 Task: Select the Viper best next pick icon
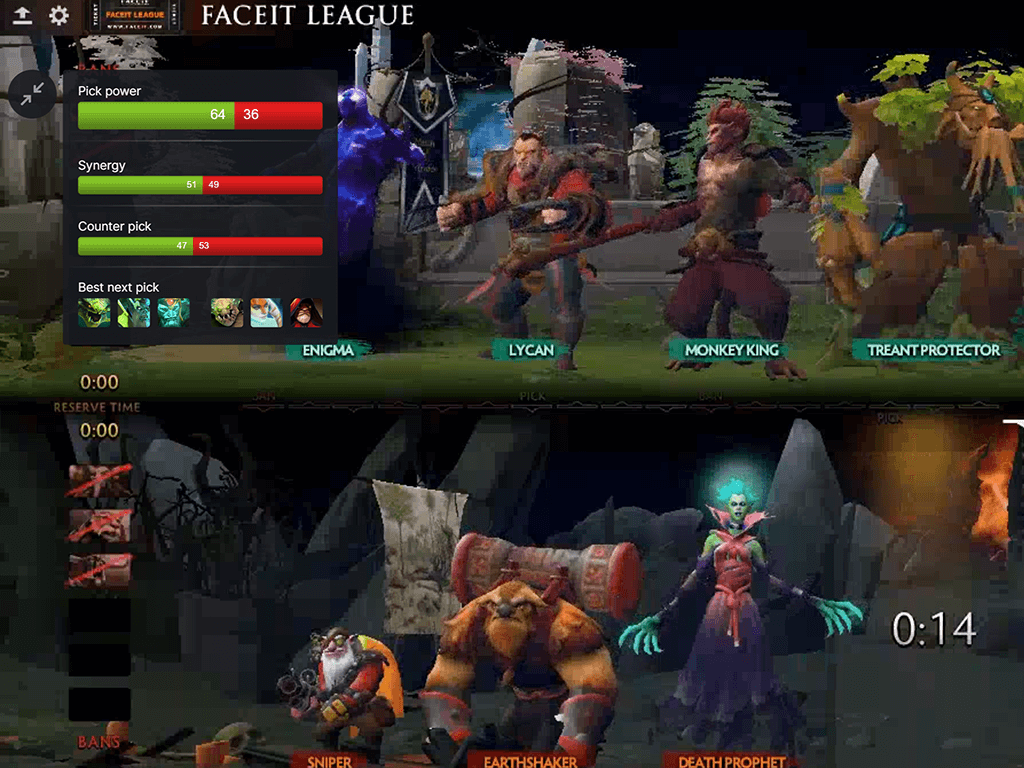[x=94, y=313]
